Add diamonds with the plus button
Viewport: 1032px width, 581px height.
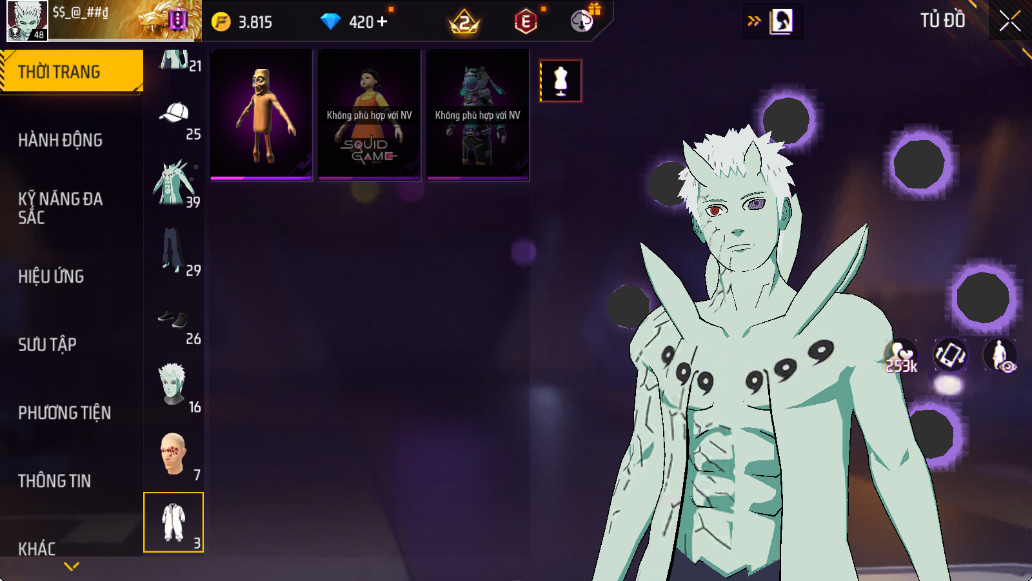382,22
